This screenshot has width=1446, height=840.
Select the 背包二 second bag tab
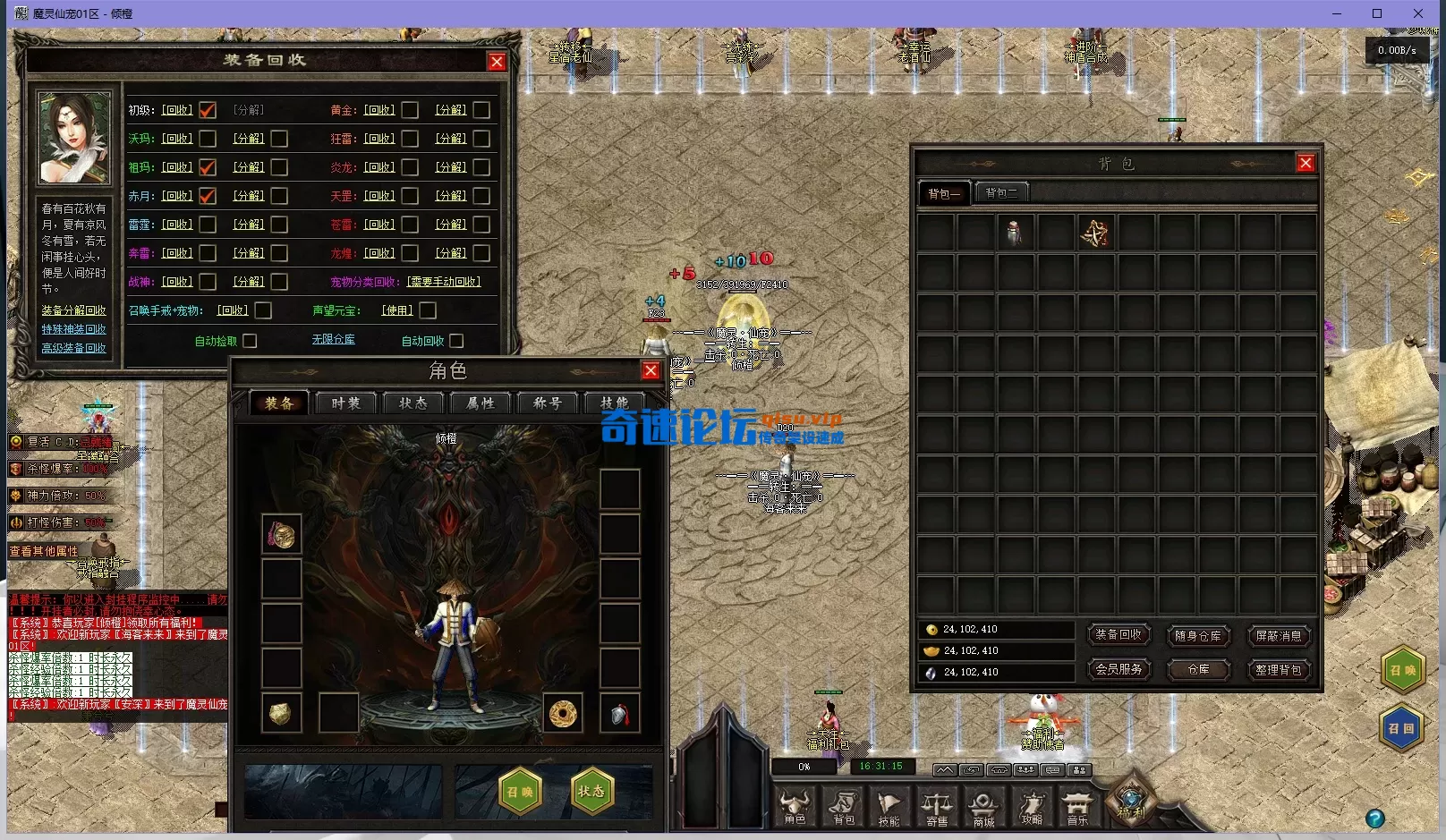pyautogui.click(x=1001, y=192)
